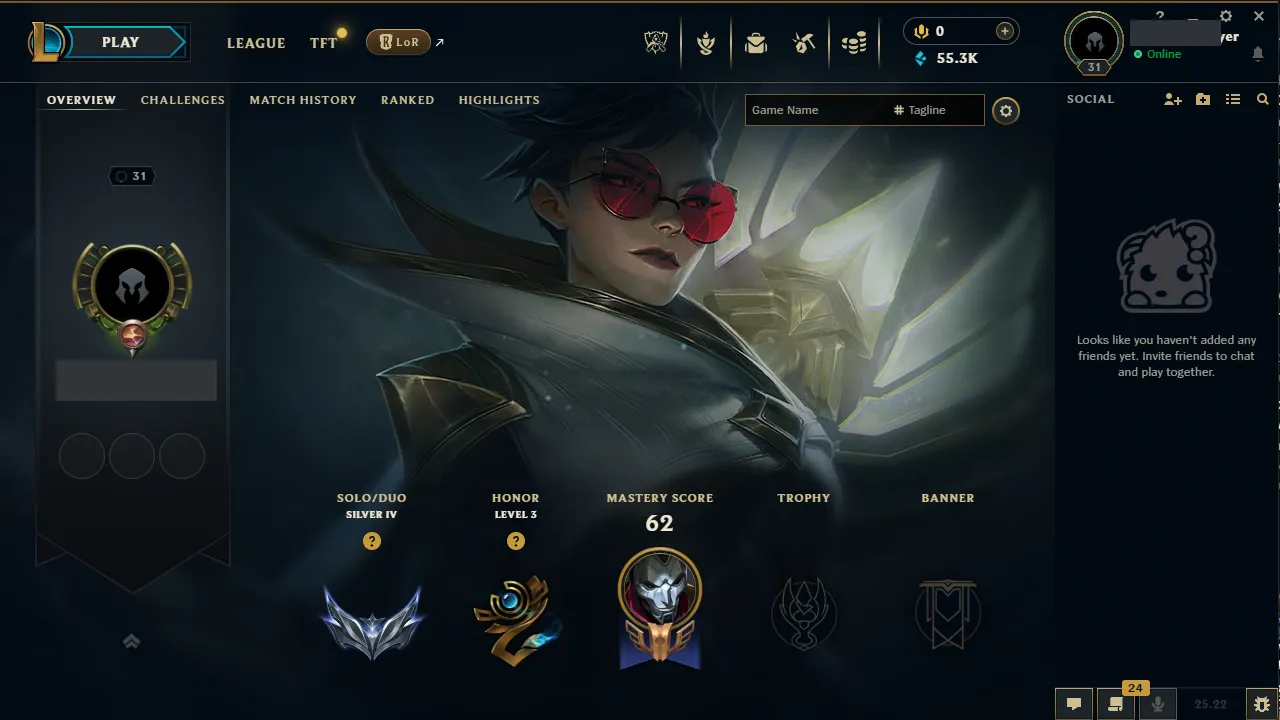Switch to the CHALLENGES tab
The height and width of the screenshot is (720, 1280).
click(182, 100)
